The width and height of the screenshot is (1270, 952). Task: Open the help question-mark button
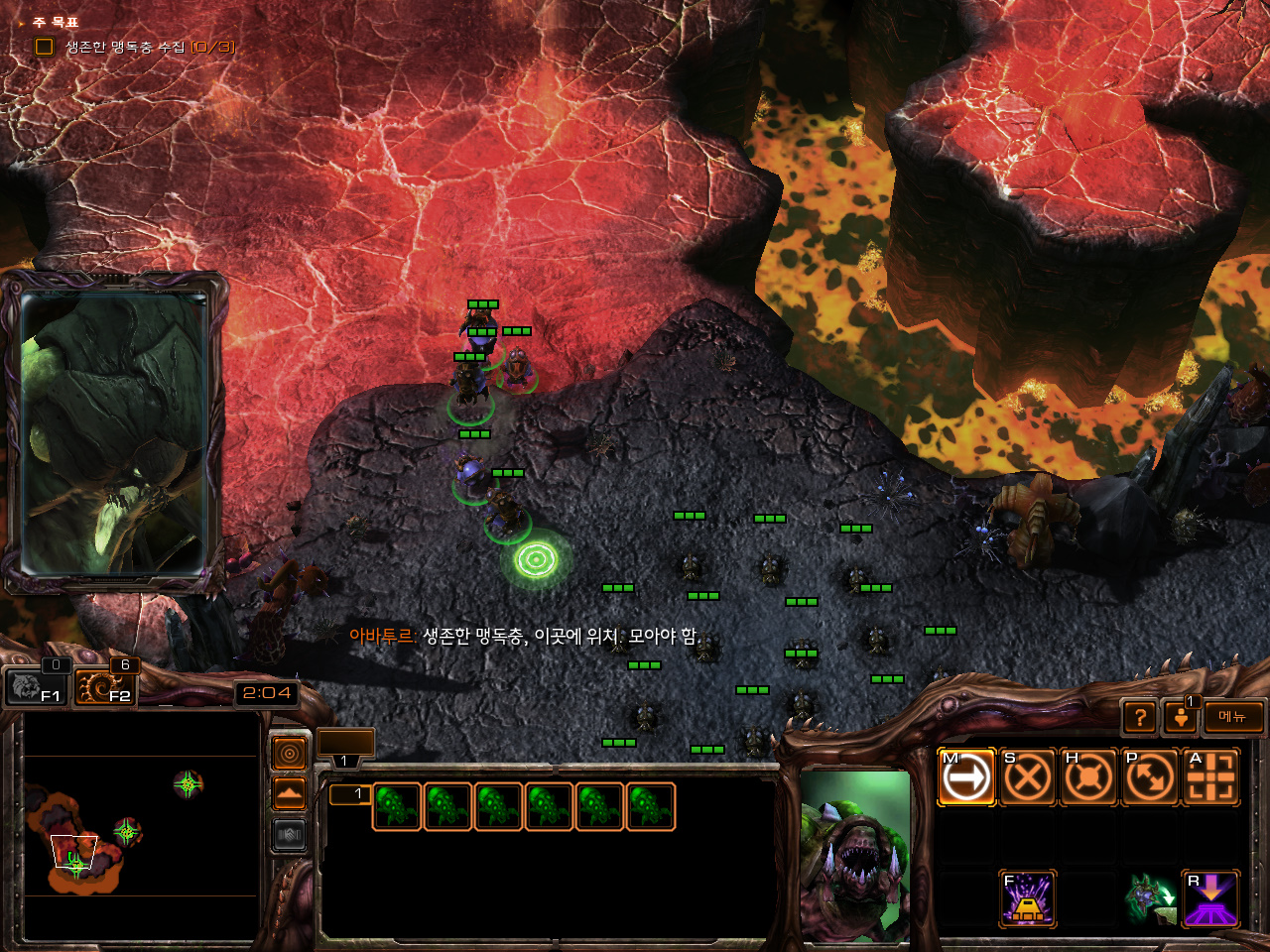tap(1141, 717)
